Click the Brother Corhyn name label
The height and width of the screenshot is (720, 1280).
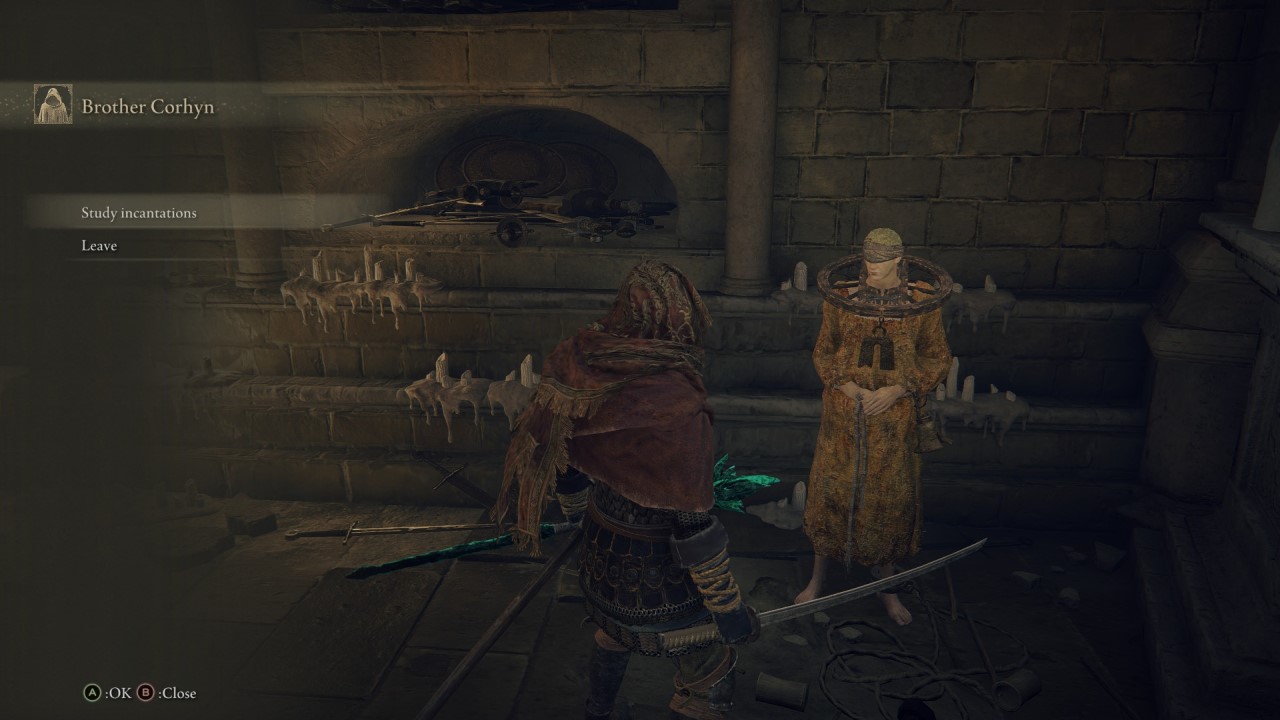[148, 107]
